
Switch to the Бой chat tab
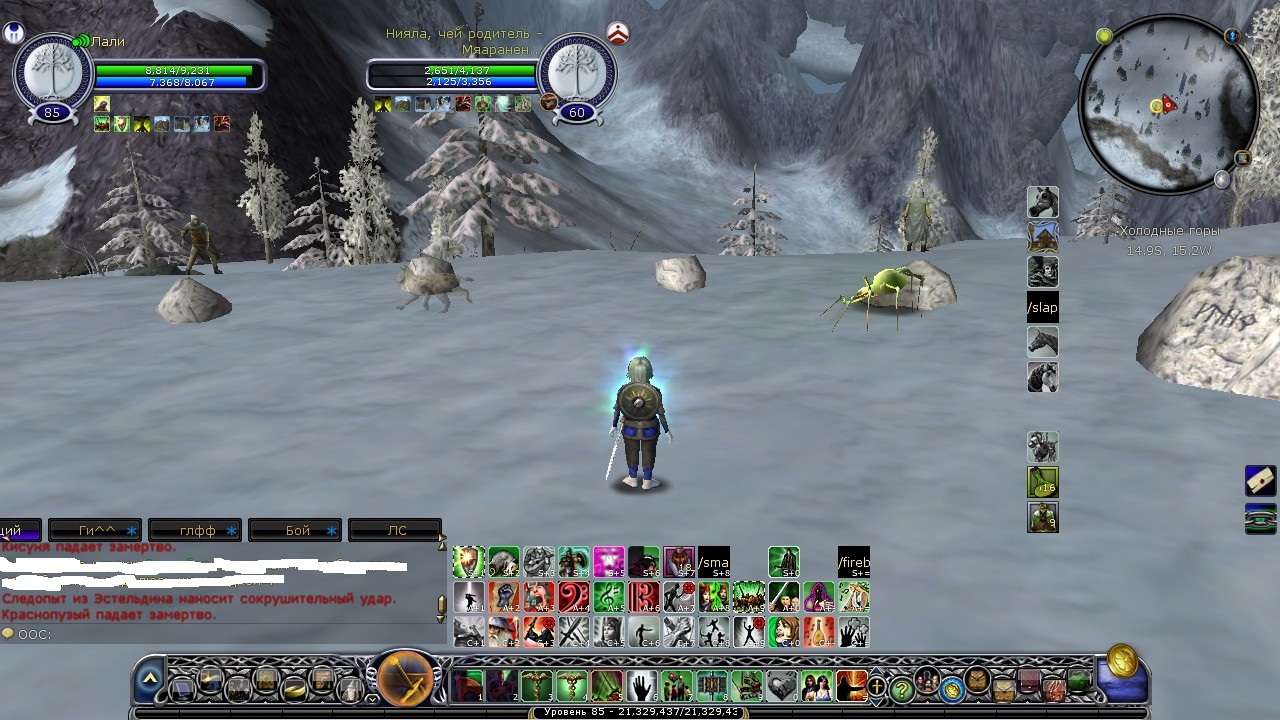tap(296, 530)
